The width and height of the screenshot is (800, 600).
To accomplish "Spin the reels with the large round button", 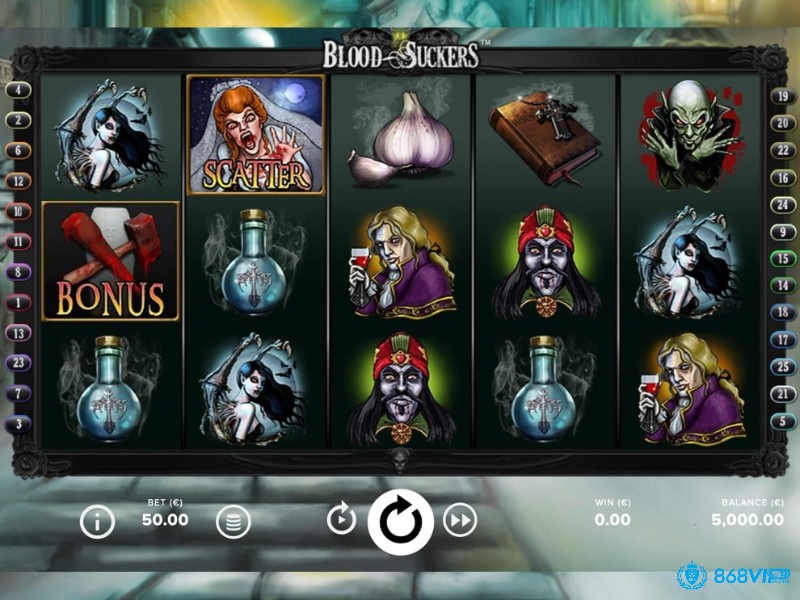I will click(400, 521).
